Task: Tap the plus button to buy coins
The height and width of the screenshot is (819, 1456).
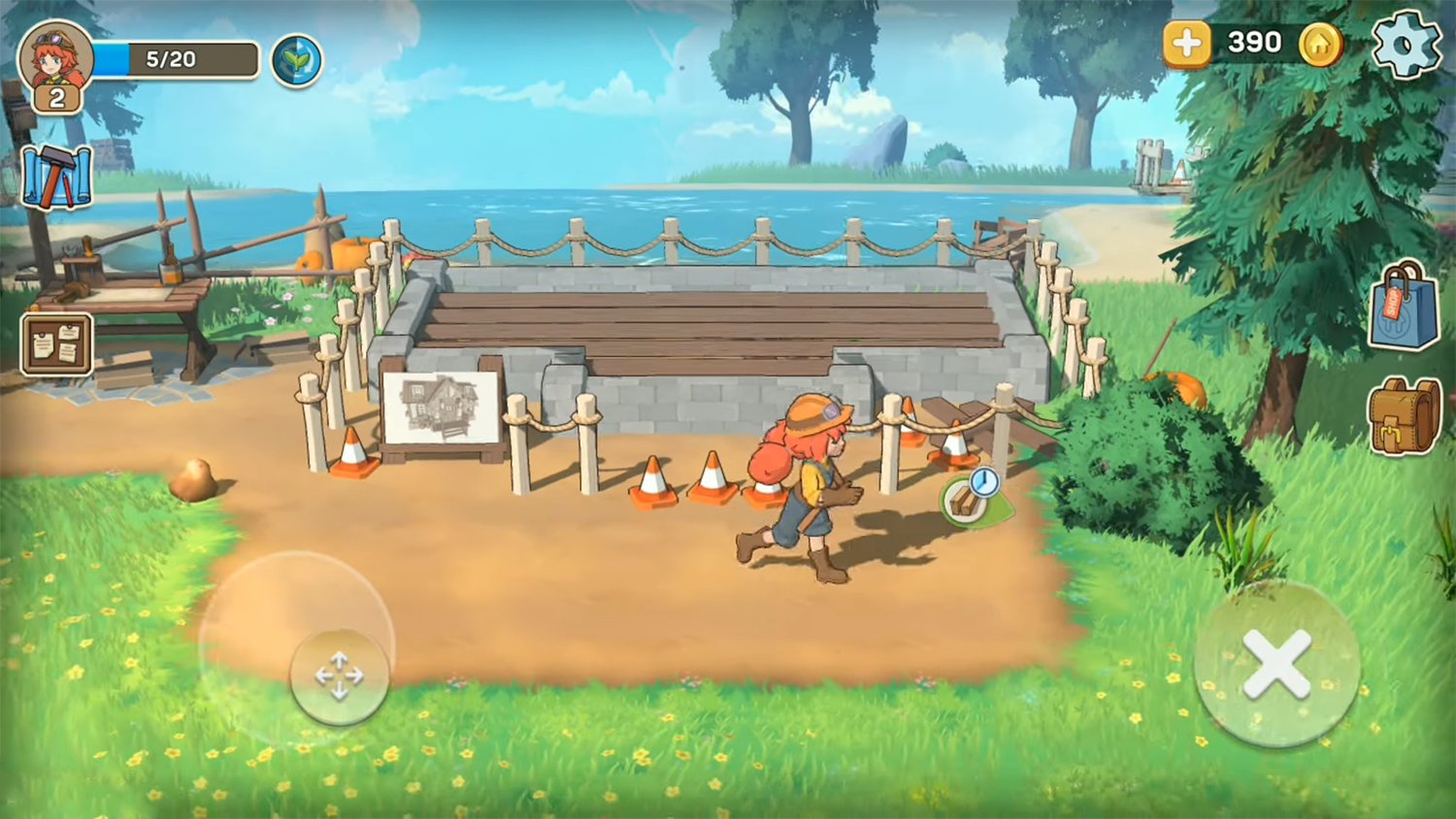Action: pyautogui.click(x=1186, y=43)
